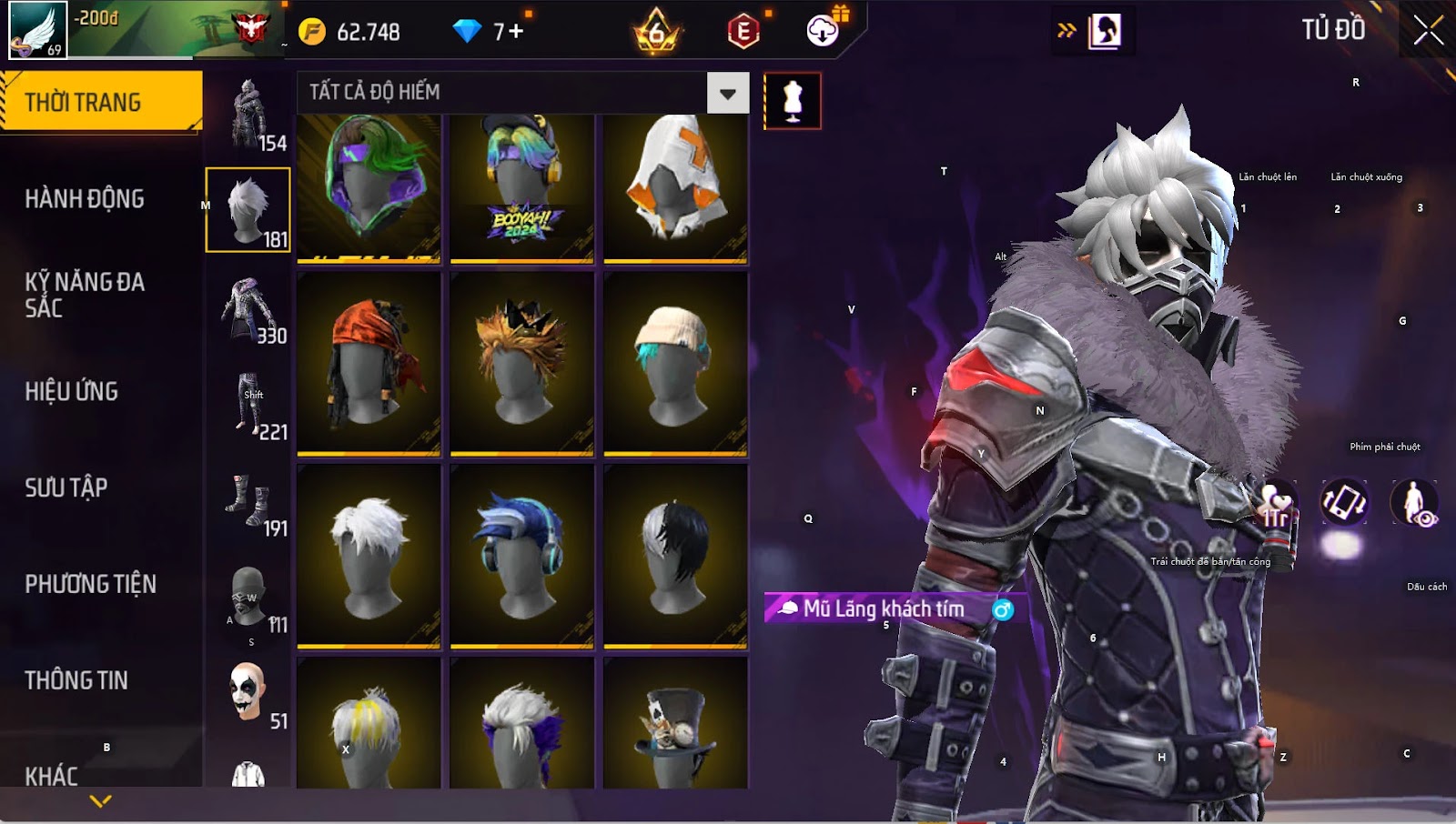The image size is (1456, 824).
Task: Choose the head category with 181 items
Action: pos(248,210)
